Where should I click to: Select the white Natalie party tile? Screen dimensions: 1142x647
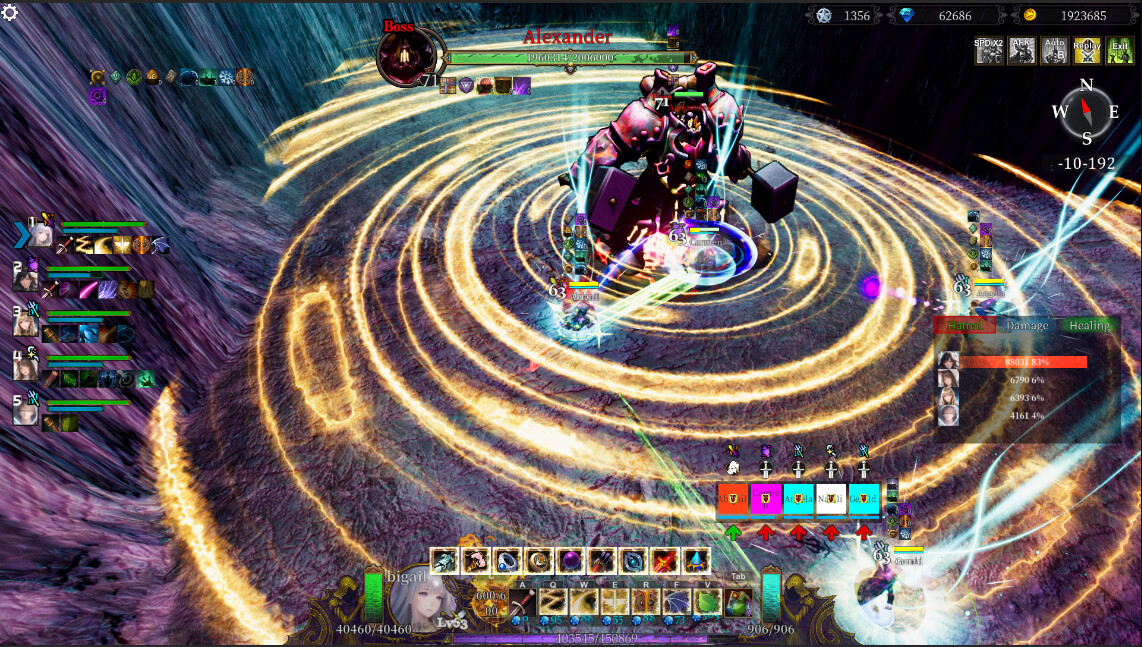[x=831, y=498]
